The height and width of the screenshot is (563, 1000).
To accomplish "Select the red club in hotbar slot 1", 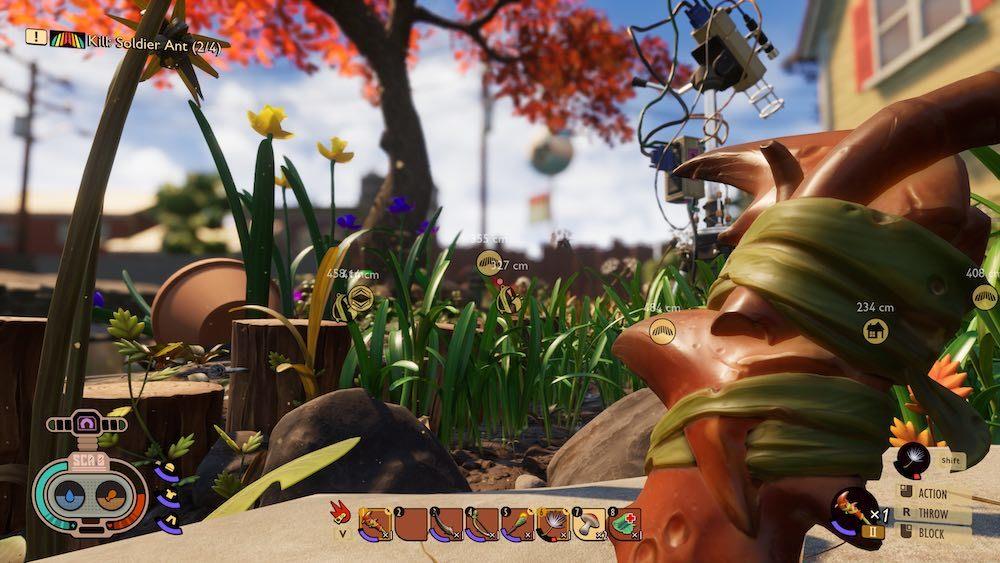I will coord(375,524).
